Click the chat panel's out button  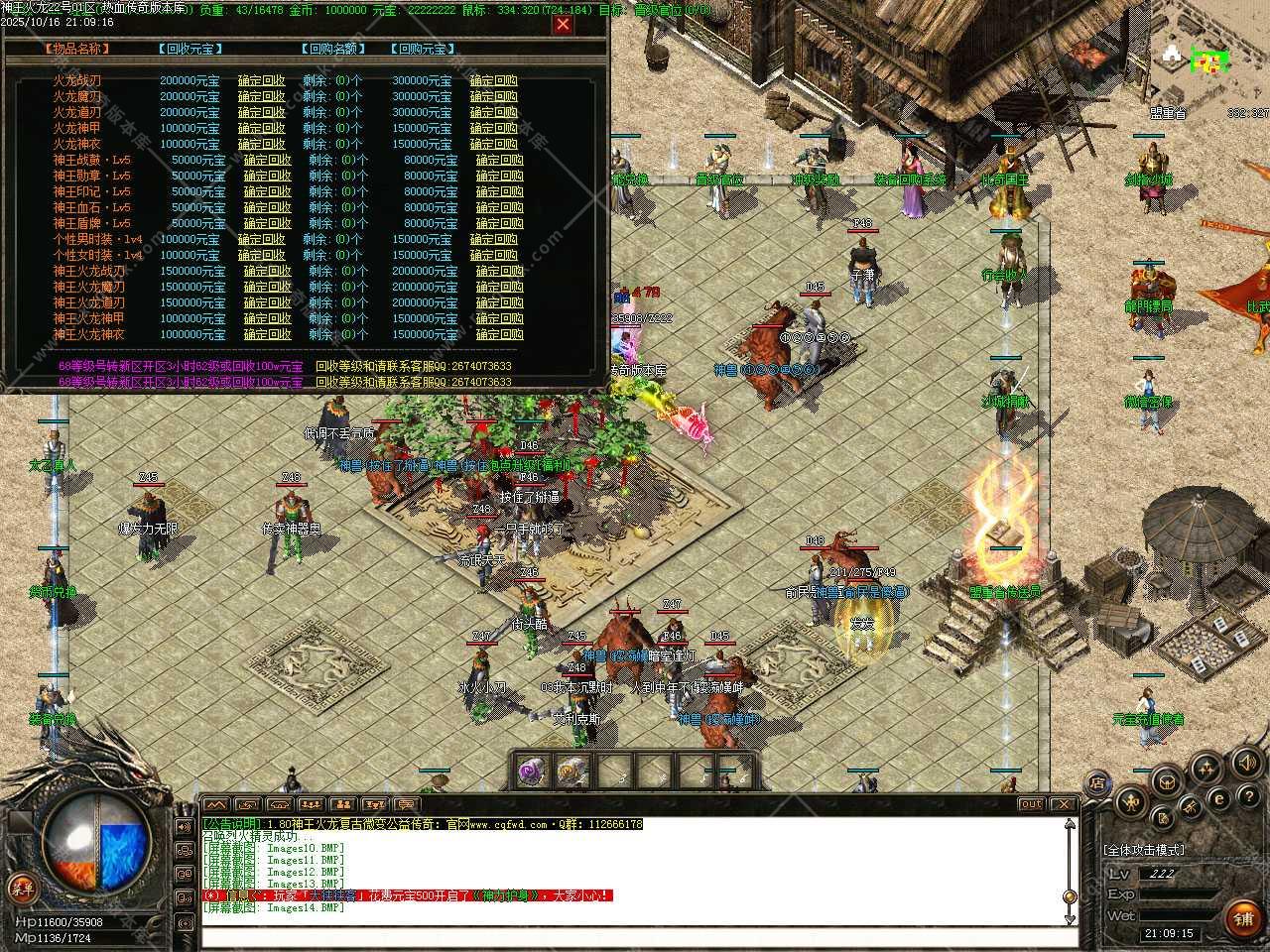click(x=1031, y=804)
